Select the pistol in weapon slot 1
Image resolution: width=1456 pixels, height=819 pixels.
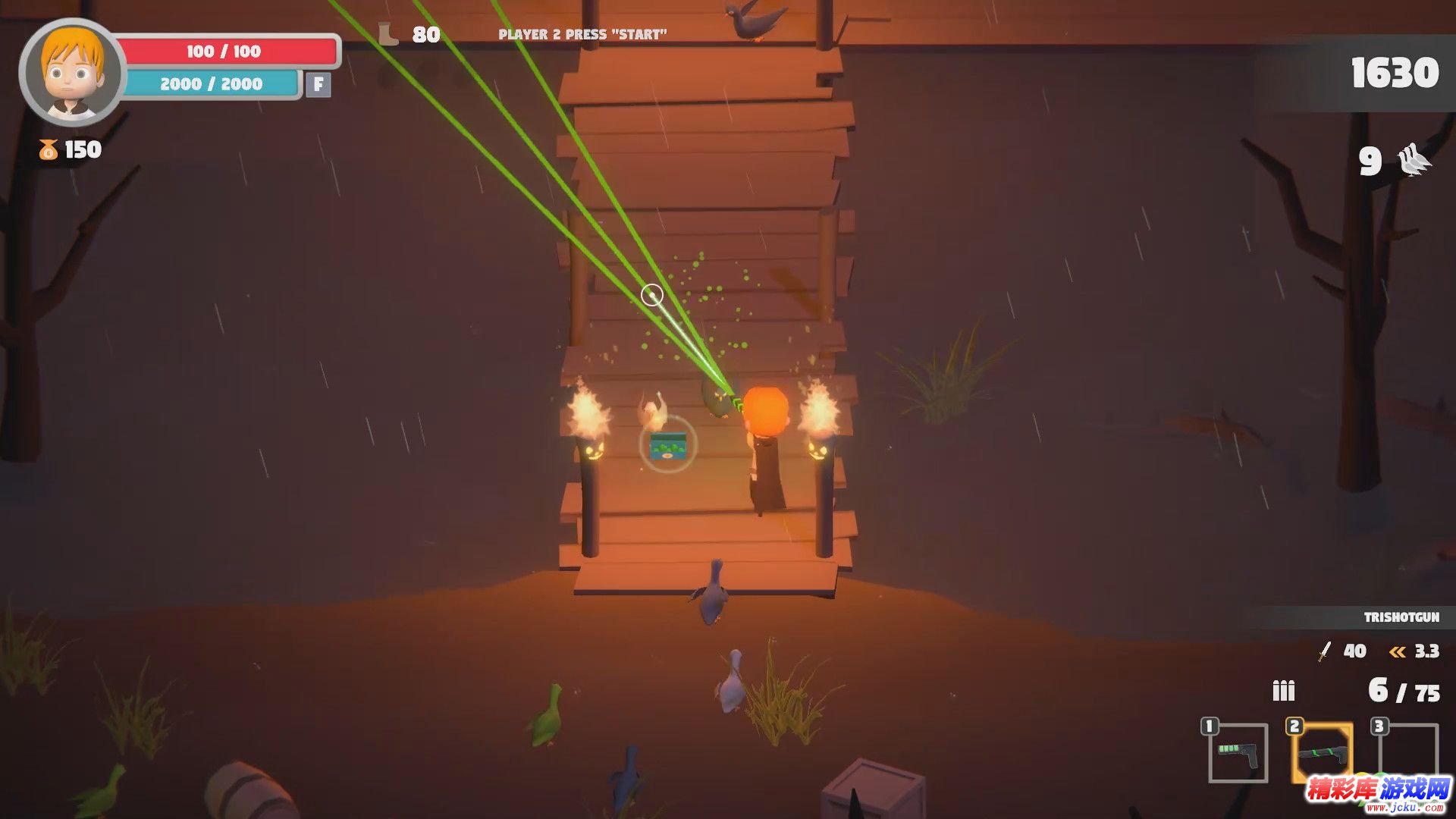(1238, 753)
